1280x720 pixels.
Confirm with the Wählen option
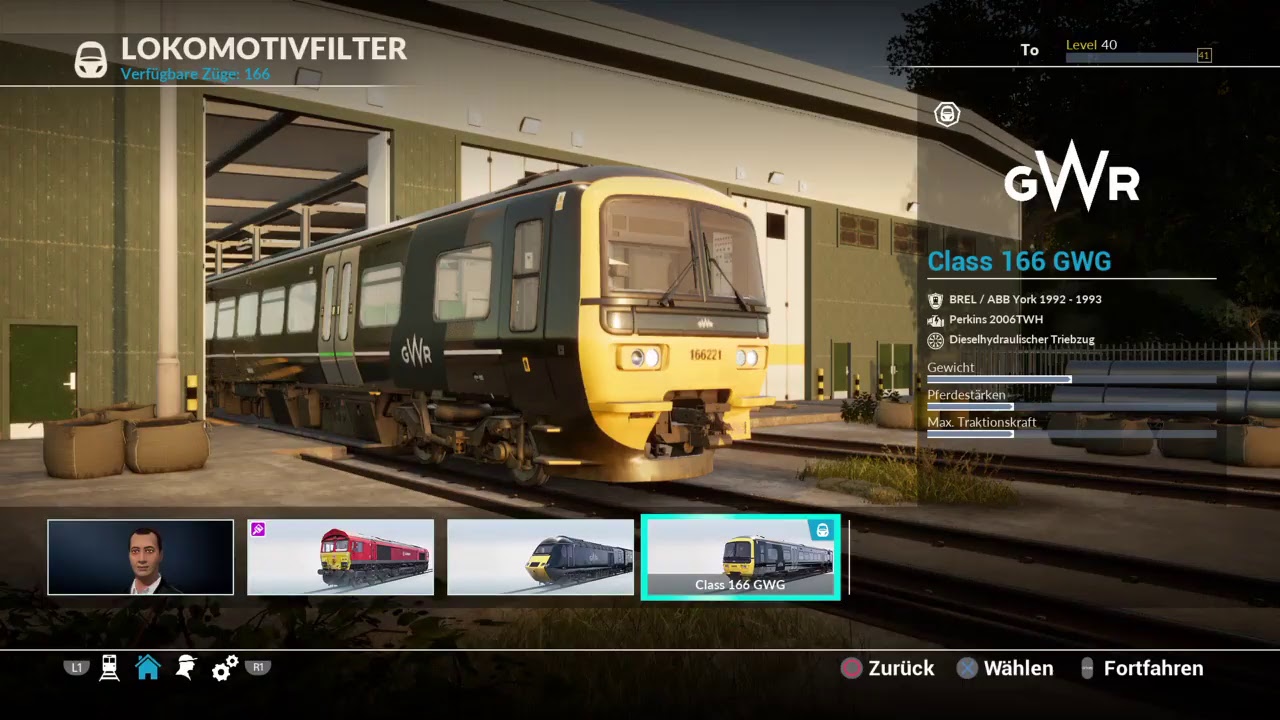point(1005,668)
